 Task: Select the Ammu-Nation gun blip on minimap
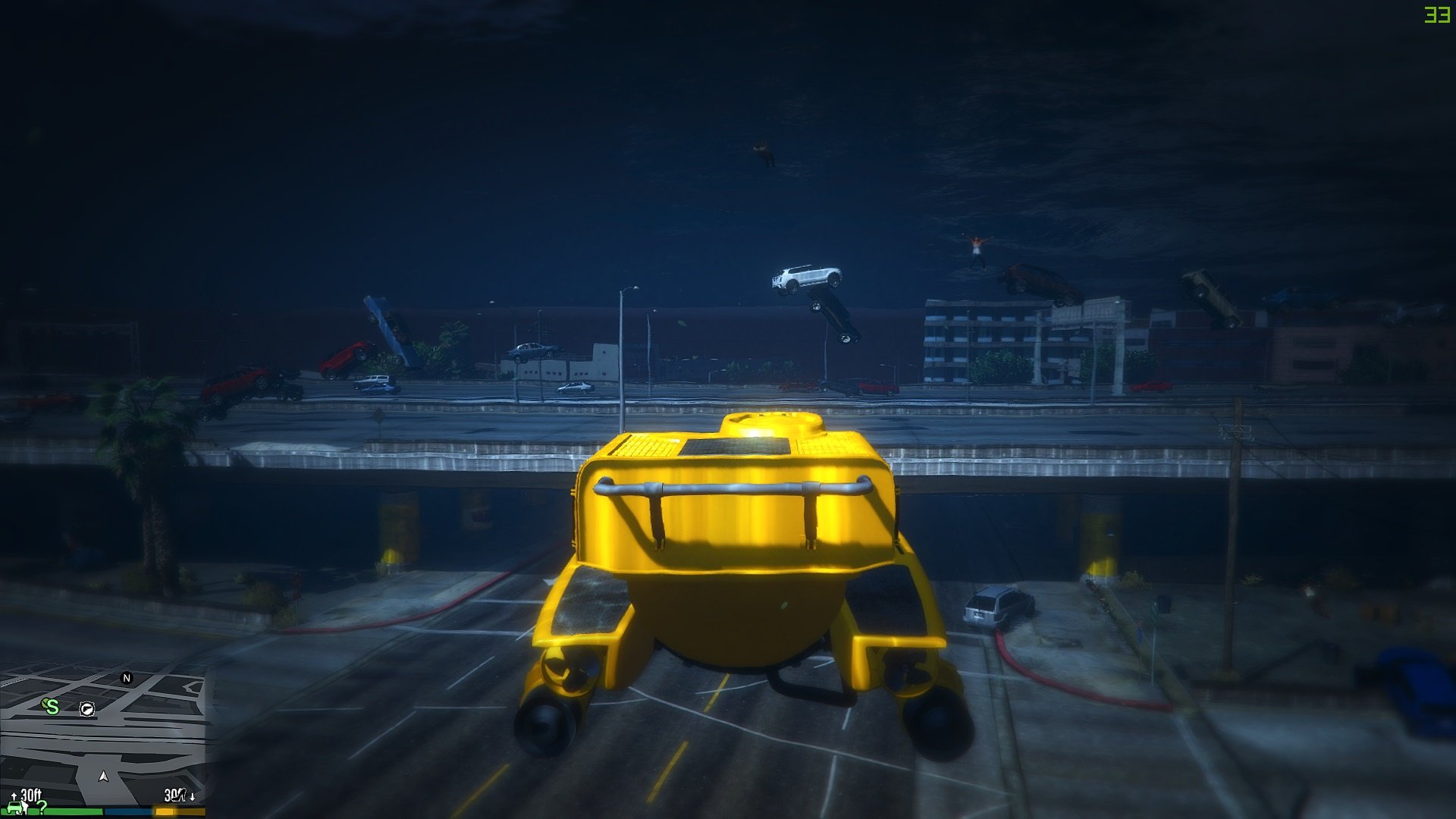pos(88,709)
